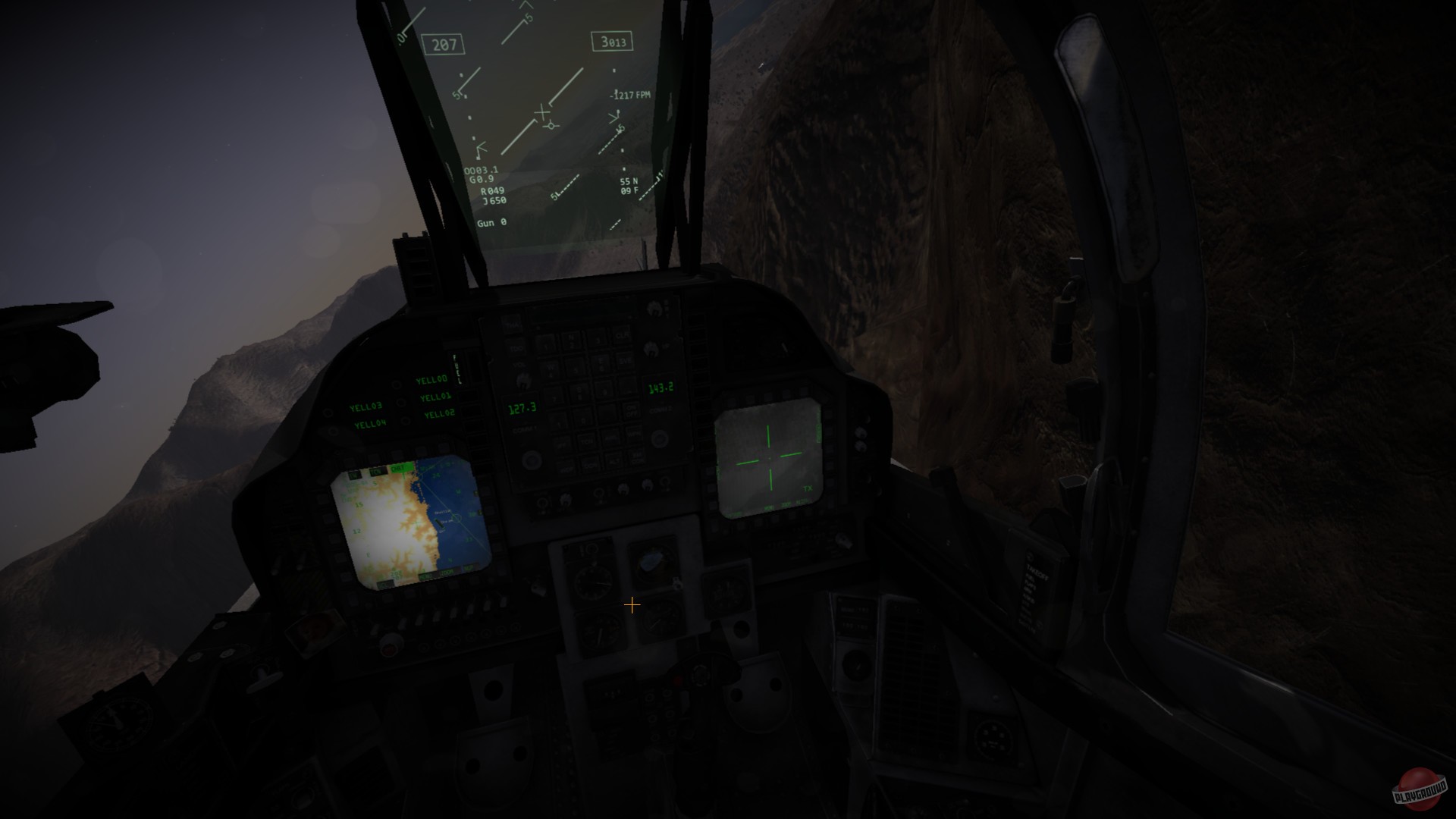Toggle the COMM 2 channel selector knob
The width and height of the screenshot is (1456, 819).
tap(658, 438)
